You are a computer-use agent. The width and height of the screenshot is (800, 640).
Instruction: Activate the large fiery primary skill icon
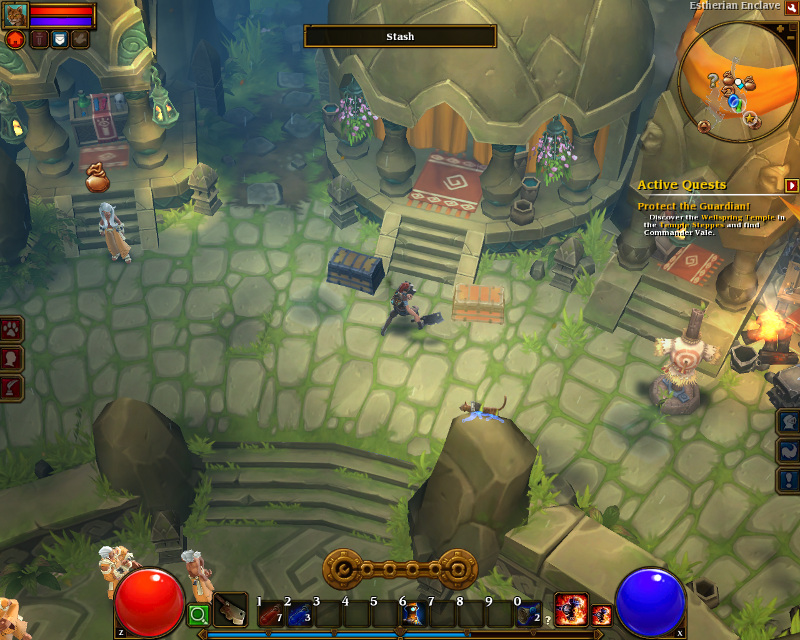pos(571,608)
